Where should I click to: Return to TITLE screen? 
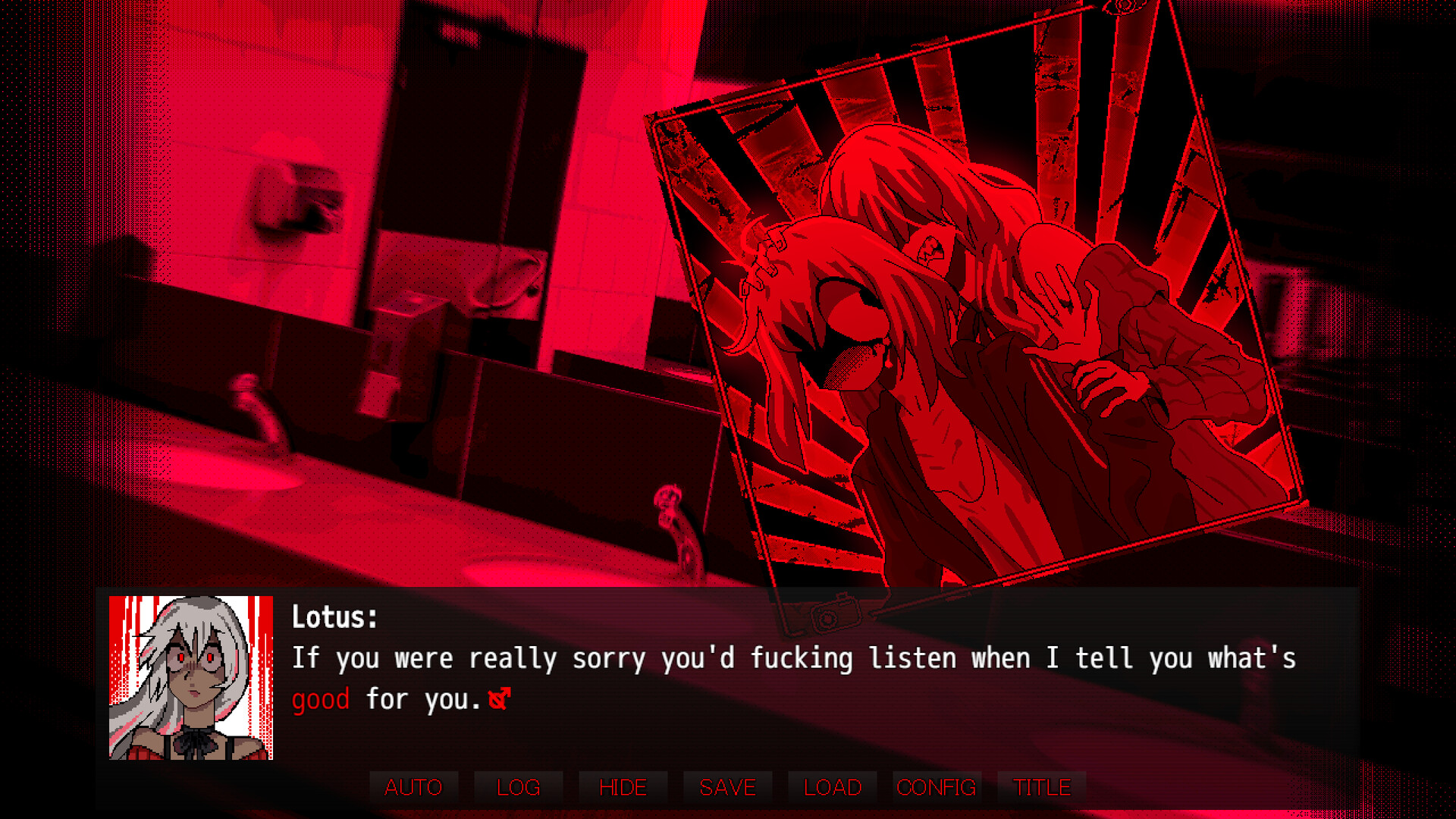tap(1041, 787)
